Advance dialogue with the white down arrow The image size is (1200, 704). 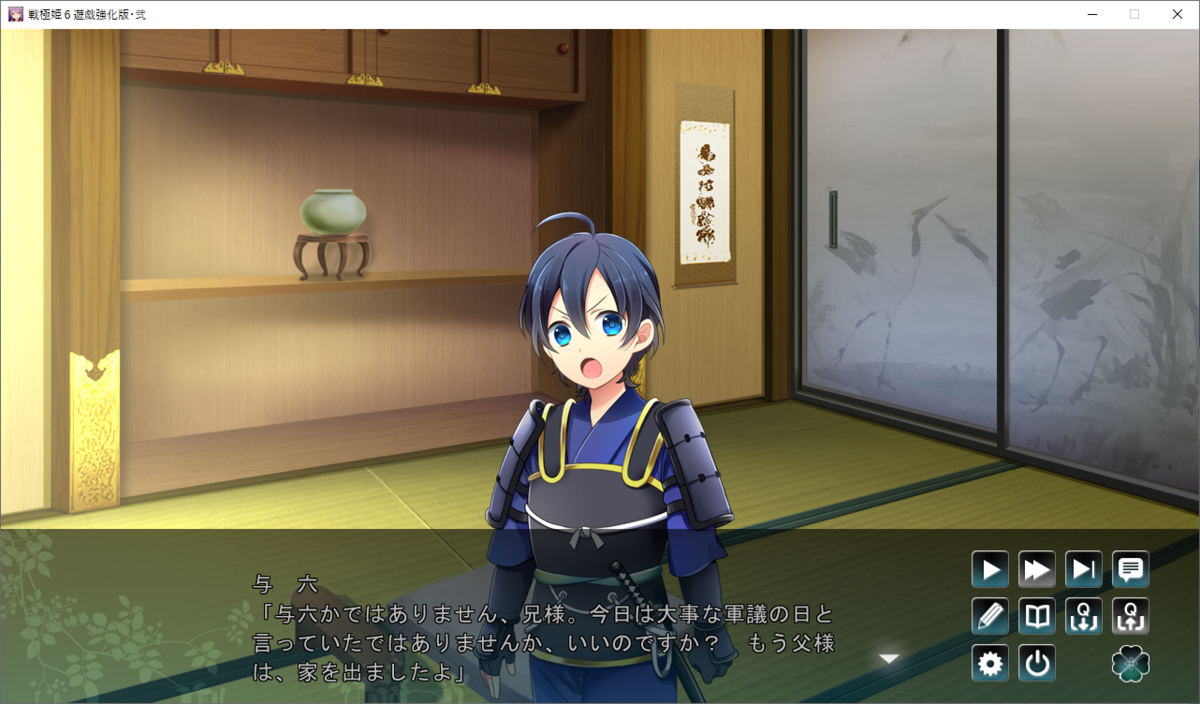click(889, 658)
